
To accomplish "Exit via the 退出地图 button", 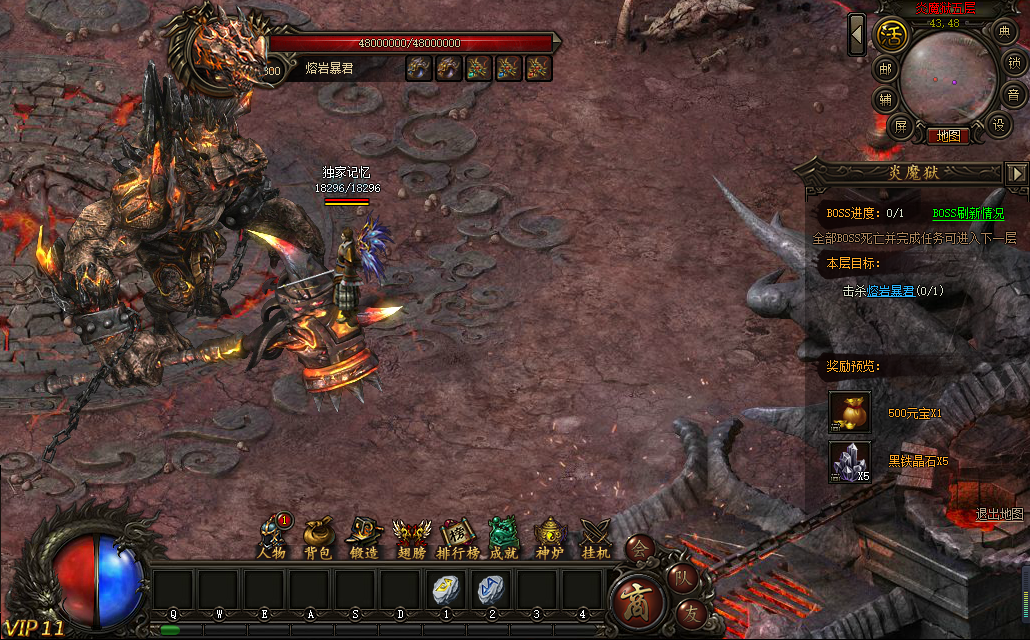I will 999,514.
